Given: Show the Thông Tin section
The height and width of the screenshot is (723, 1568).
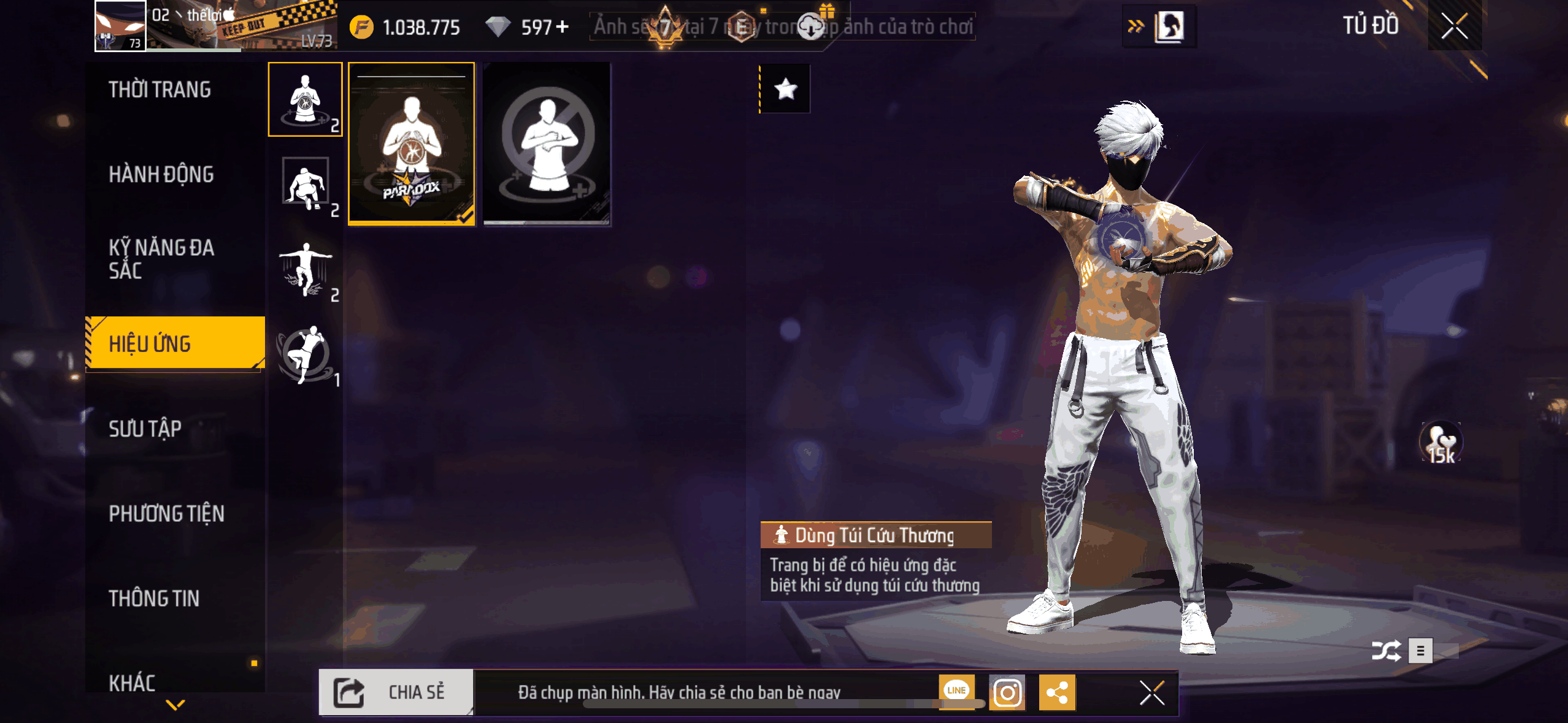Looking at the screenshot, I should point(154,598).
